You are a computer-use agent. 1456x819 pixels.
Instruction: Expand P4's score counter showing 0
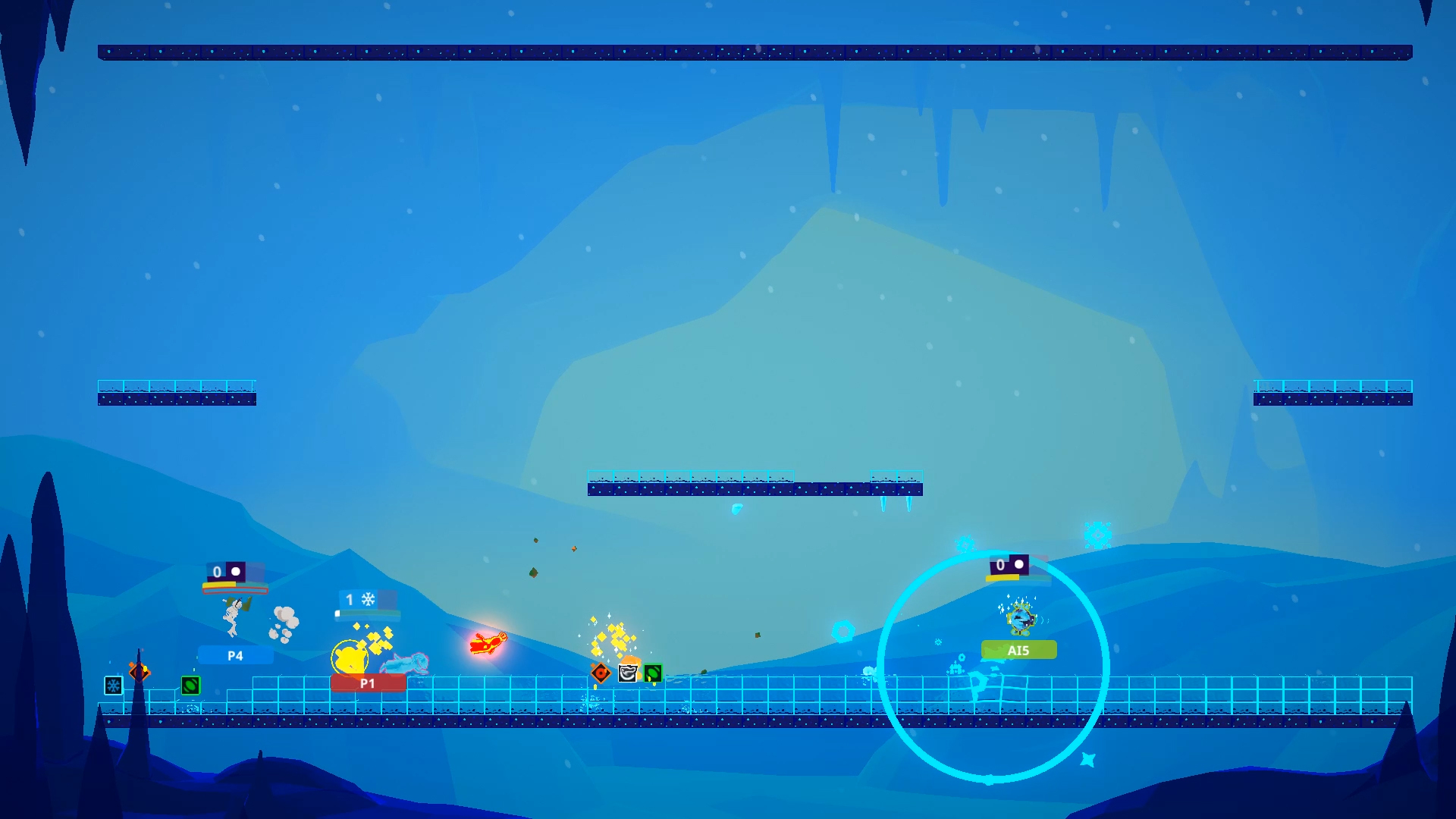pos(216,571)
